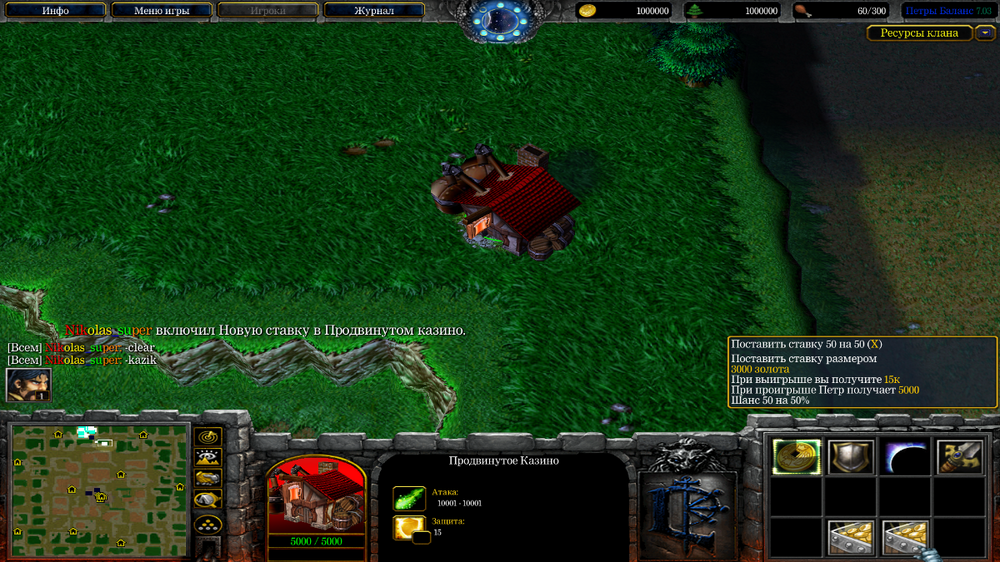Click the day-night clock at top
Screen dimensions: 1000x562
click(500, 17)
